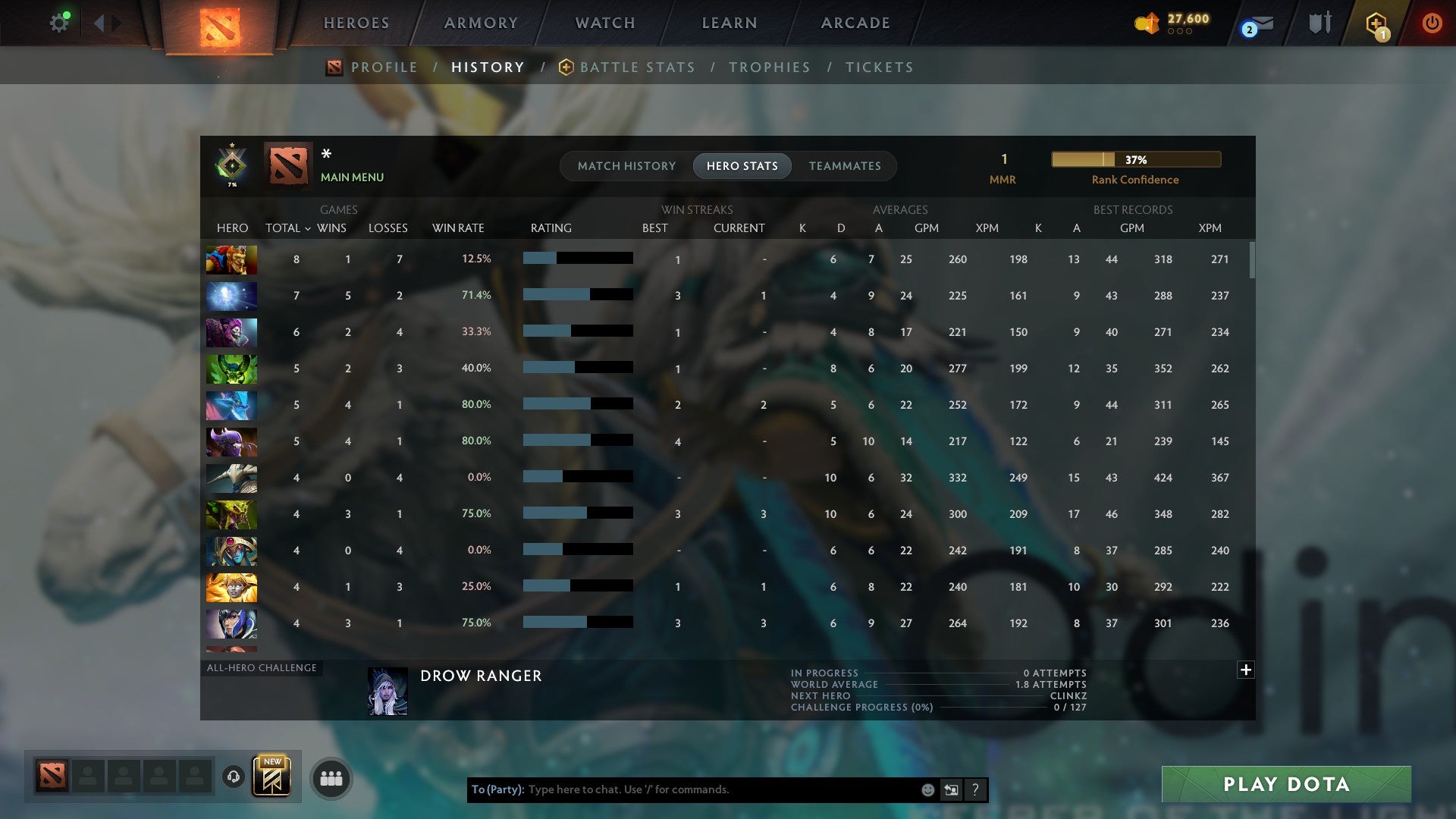Open the emoticon picker in the chat bar
This screenshot has width=1456, height=819.
click(x=927, y=789)
